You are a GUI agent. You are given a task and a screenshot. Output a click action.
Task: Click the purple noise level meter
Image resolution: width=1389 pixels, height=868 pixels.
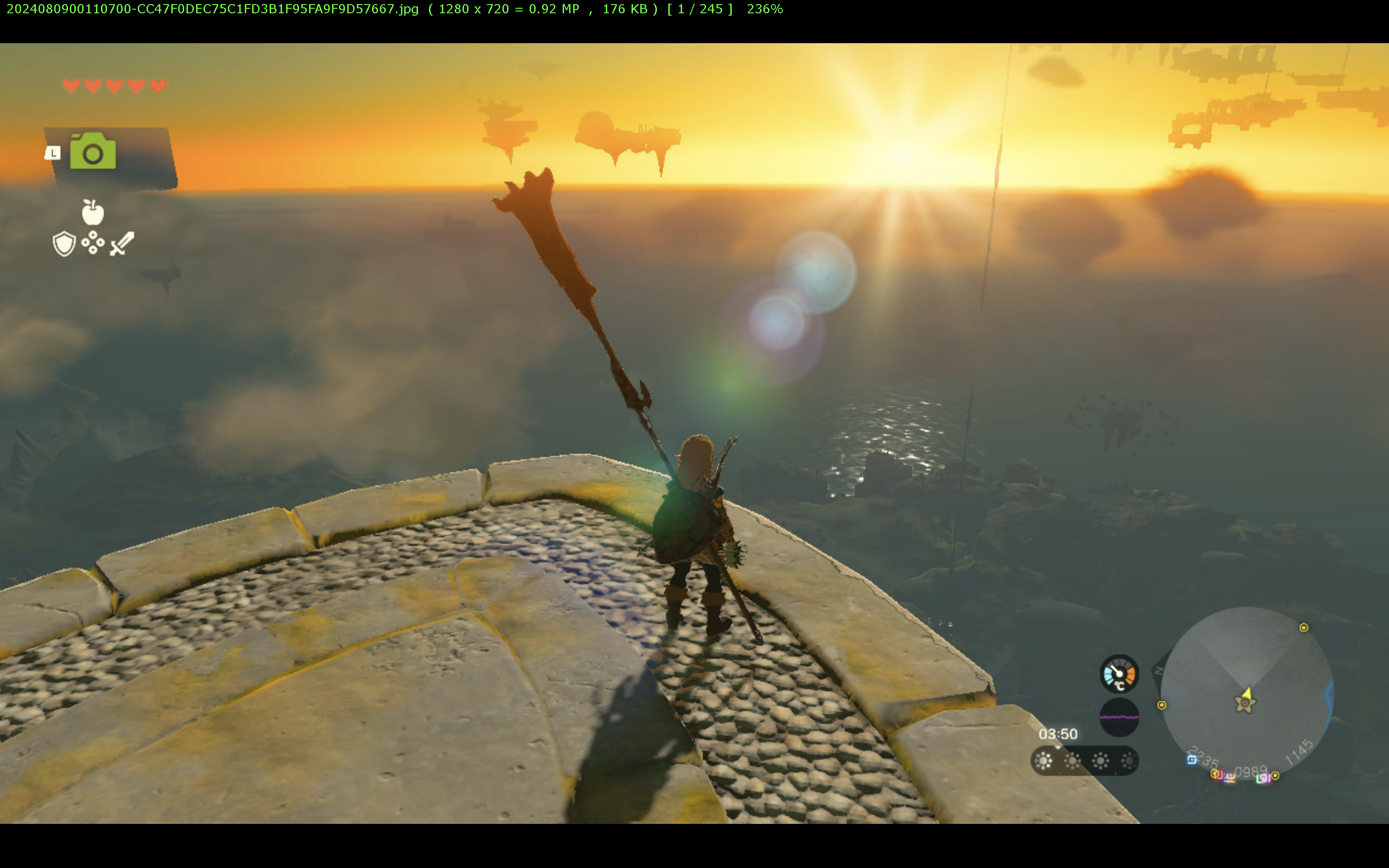tap(1118, 717)
